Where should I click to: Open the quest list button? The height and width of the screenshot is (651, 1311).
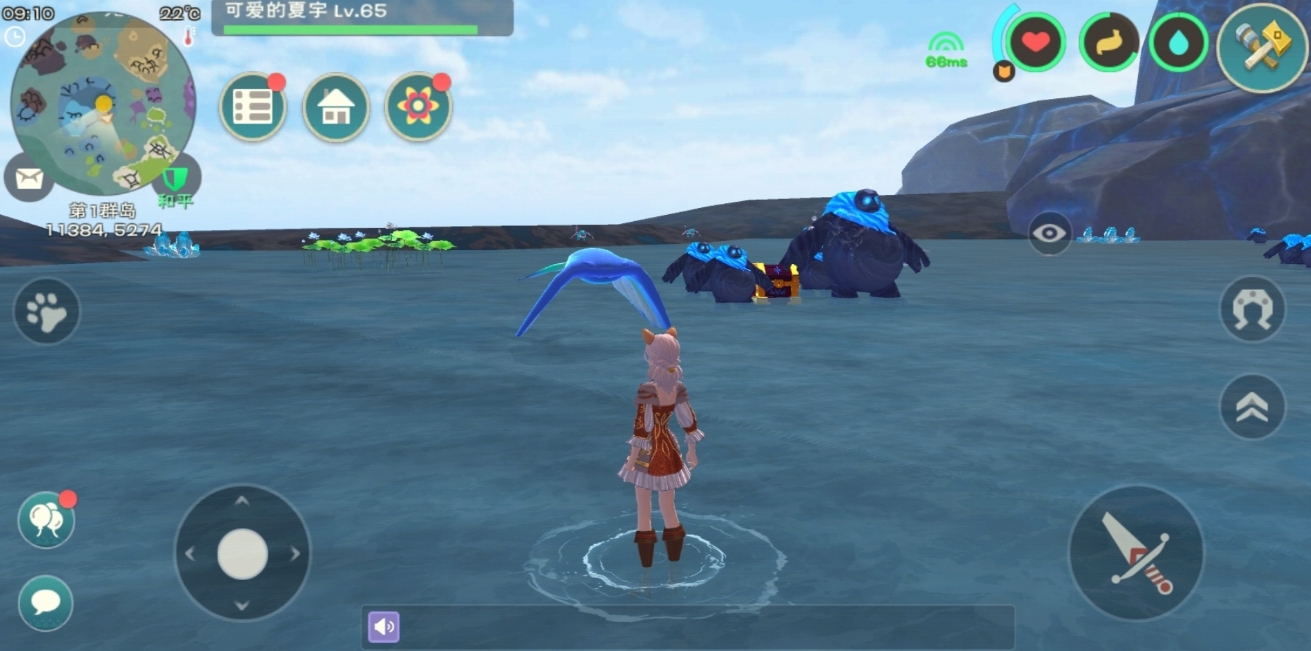[x=252, y=107]
